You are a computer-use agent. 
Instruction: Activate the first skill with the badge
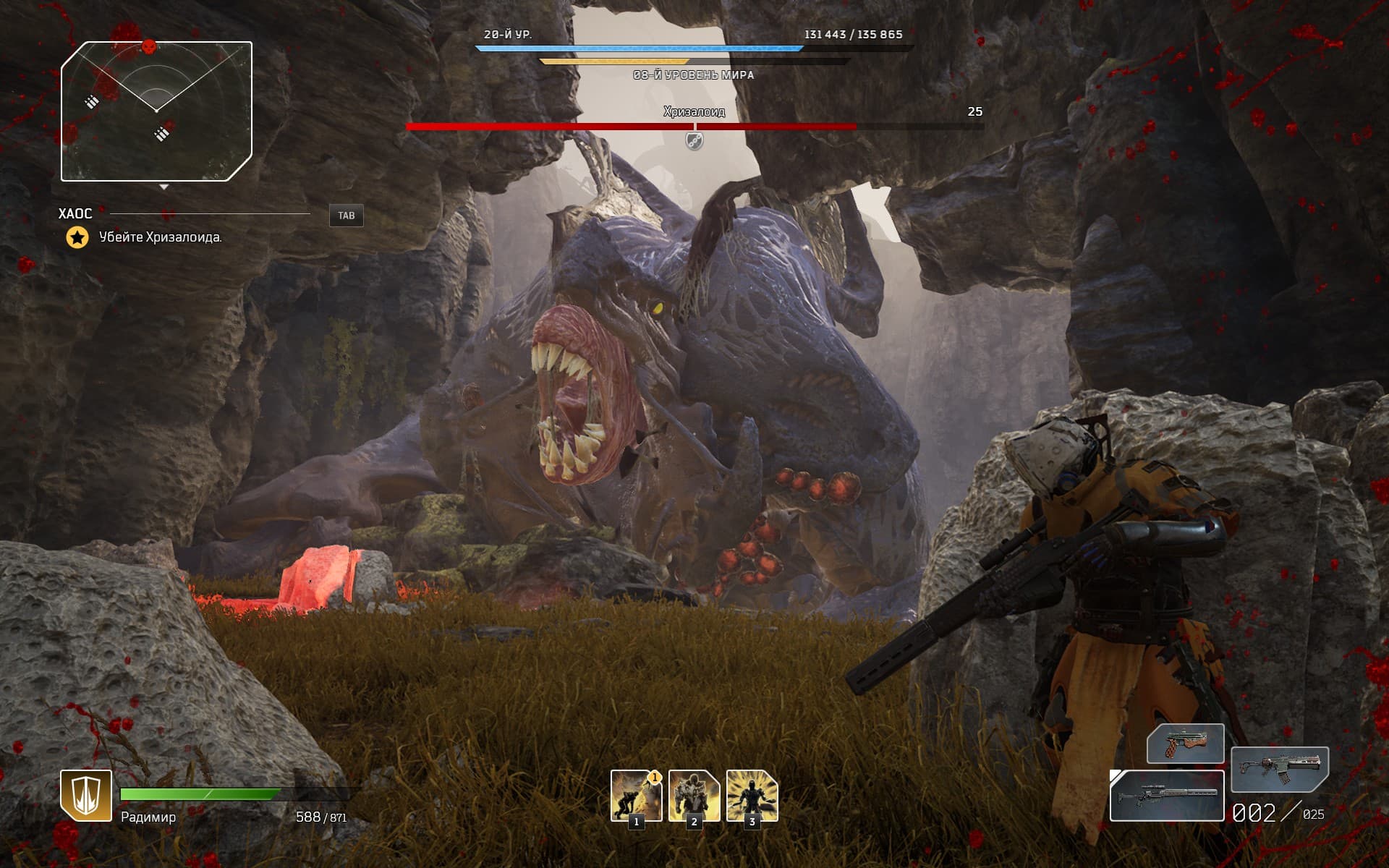(636, 795)
